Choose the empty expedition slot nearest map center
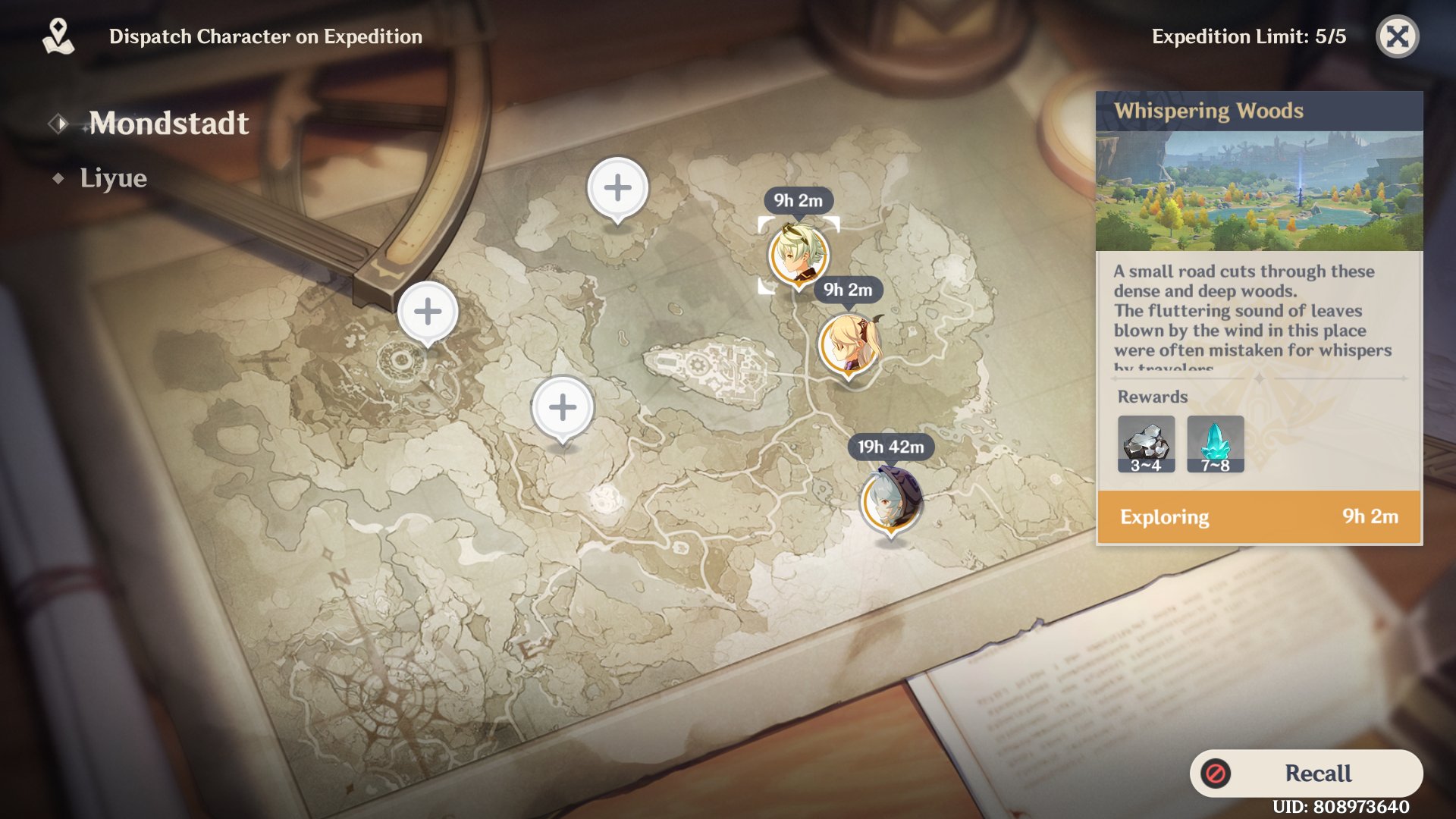This screenshot has height=819, width=1456. [x=562, y=408]
